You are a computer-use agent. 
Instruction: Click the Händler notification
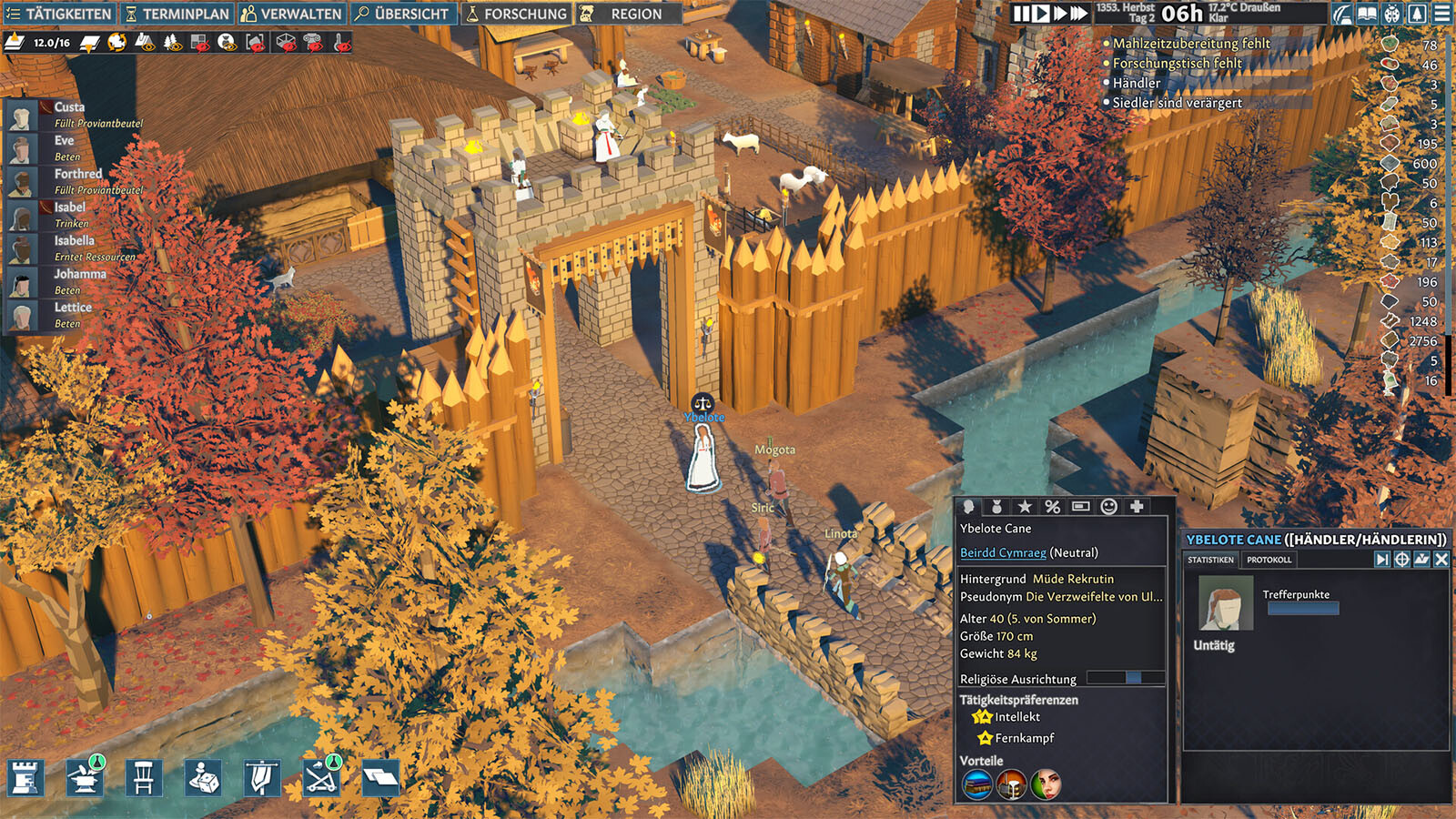(x=1137, y=83)
